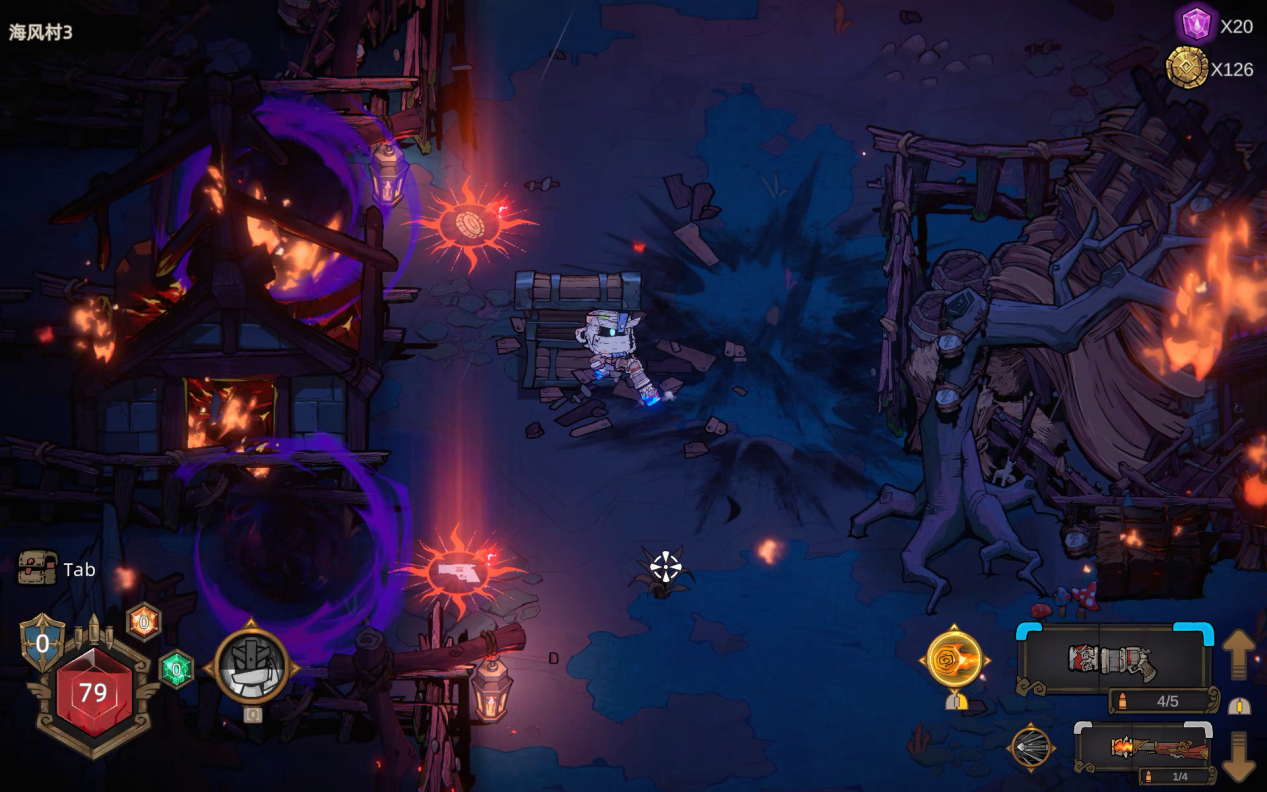Click the down arrow weapon switcher
Viewport: 1267px width, 792px height.
[1238, 756]
